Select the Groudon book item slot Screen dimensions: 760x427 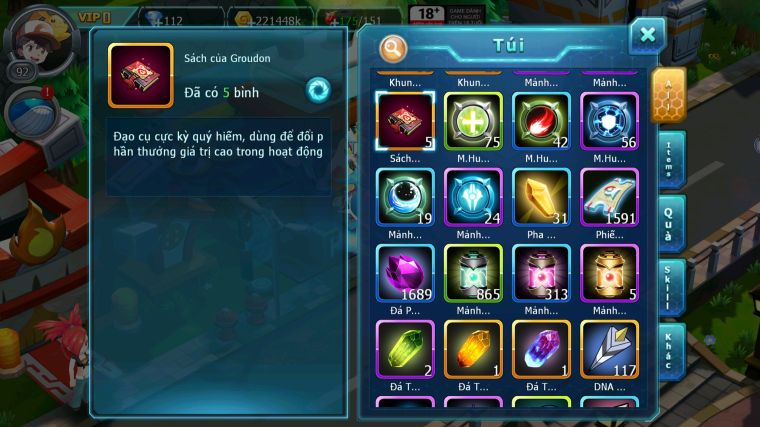(405, 121)
